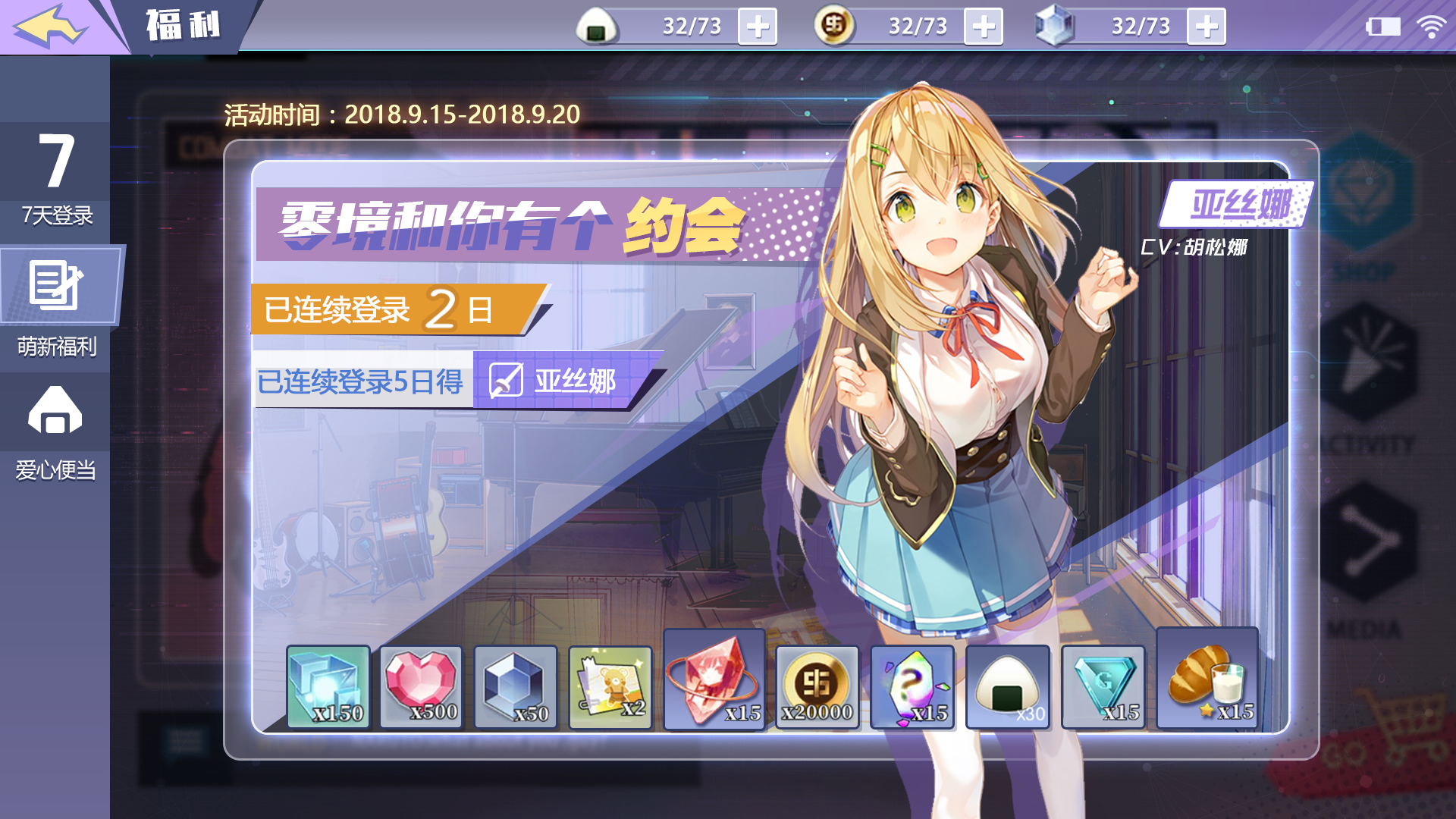Image resolution: width=1456 pixels, height=819 pixels.
Task: Click the gold coin currency icon
Action: (834, 25)
